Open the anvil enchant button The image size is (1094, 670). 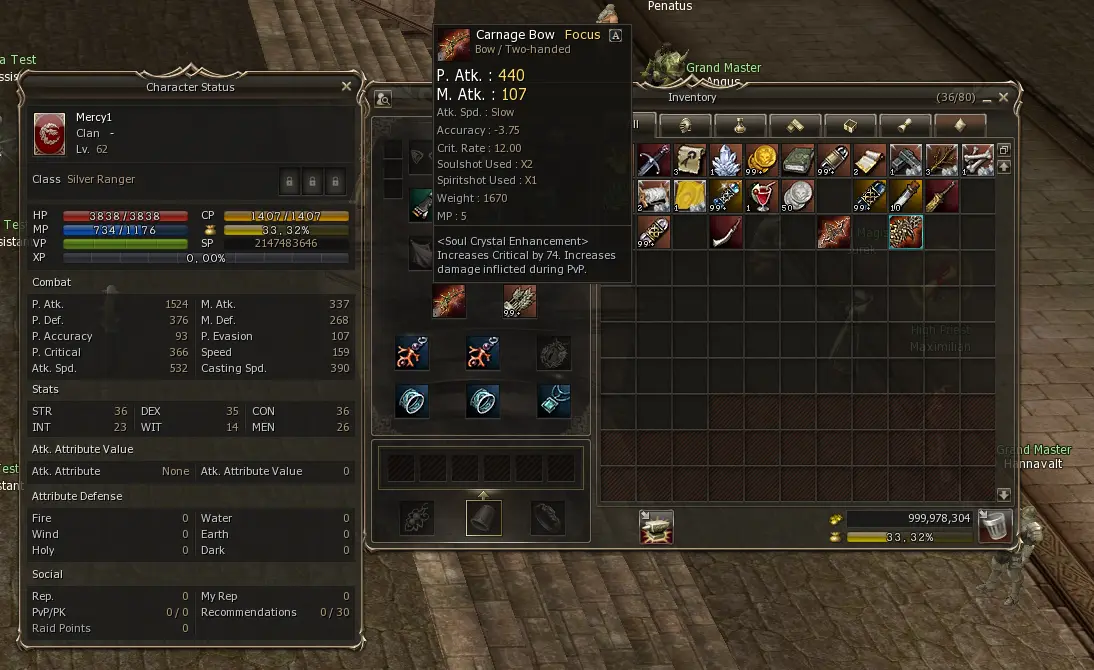(x=656, y=526)
